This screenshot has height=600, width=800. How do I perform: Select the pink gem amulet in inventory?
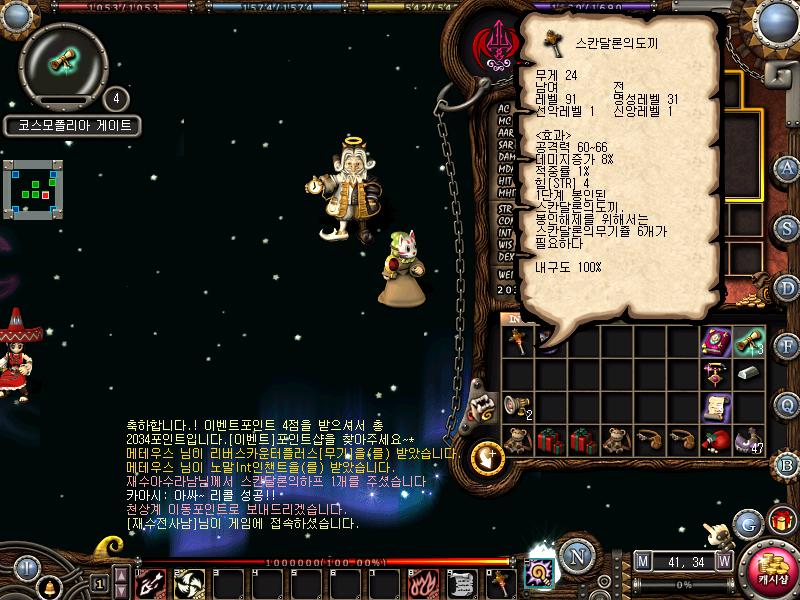(x=715, y=374)
